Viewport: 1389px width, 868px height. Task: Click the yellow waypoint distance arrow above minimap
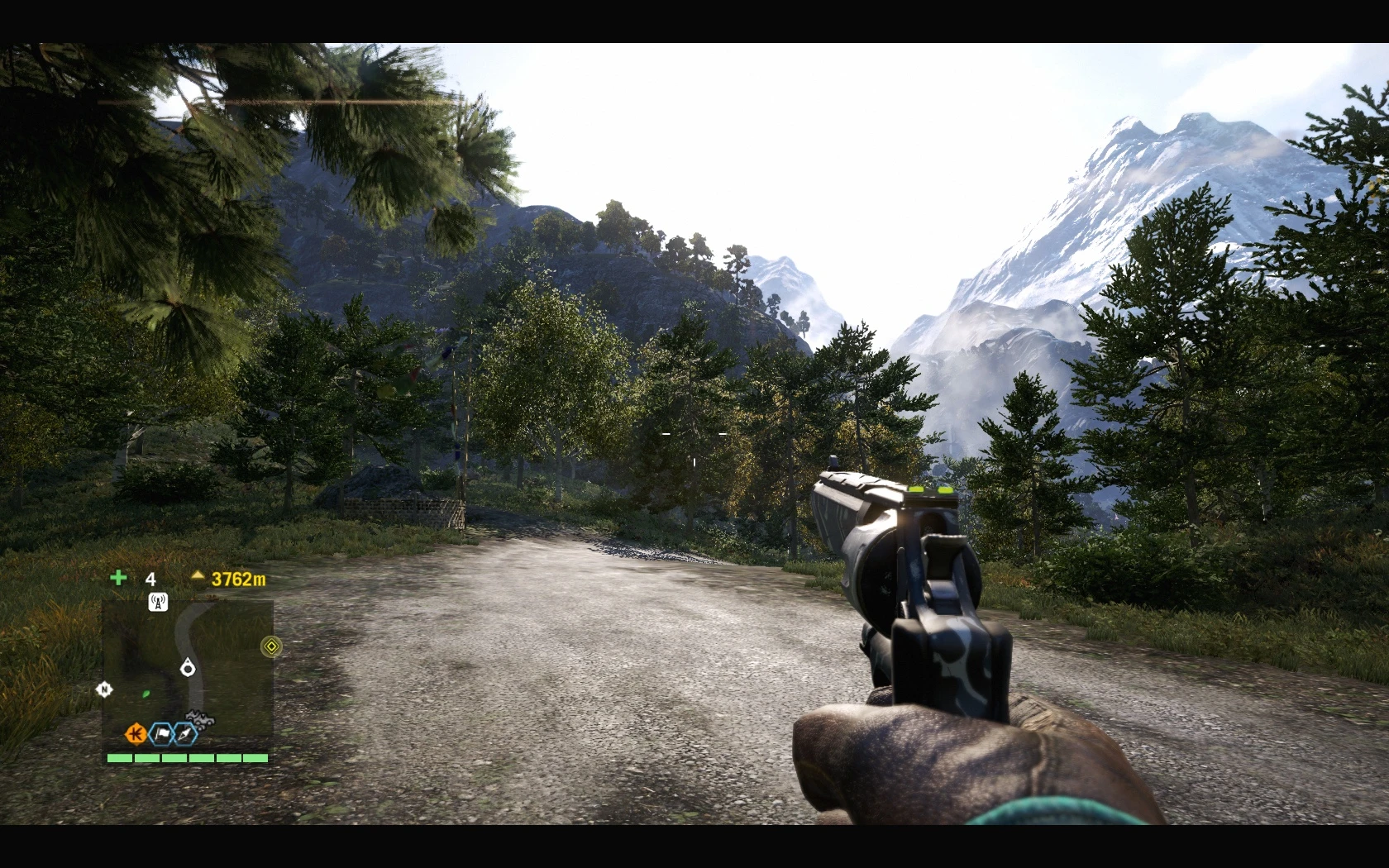click(x=198, y=576)
